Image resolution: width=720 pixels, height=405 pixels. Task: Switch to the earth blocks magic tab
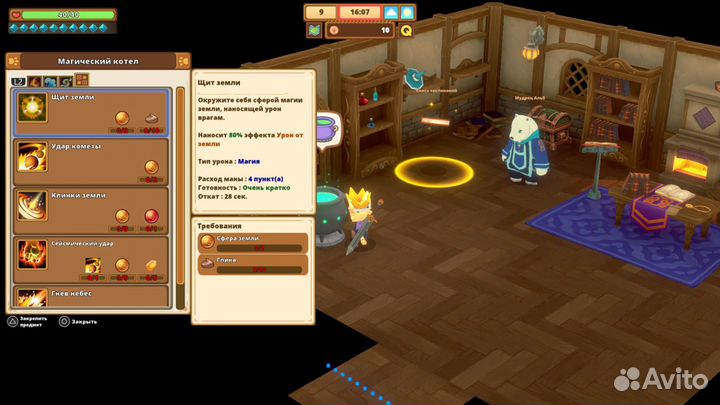point(82,80)
